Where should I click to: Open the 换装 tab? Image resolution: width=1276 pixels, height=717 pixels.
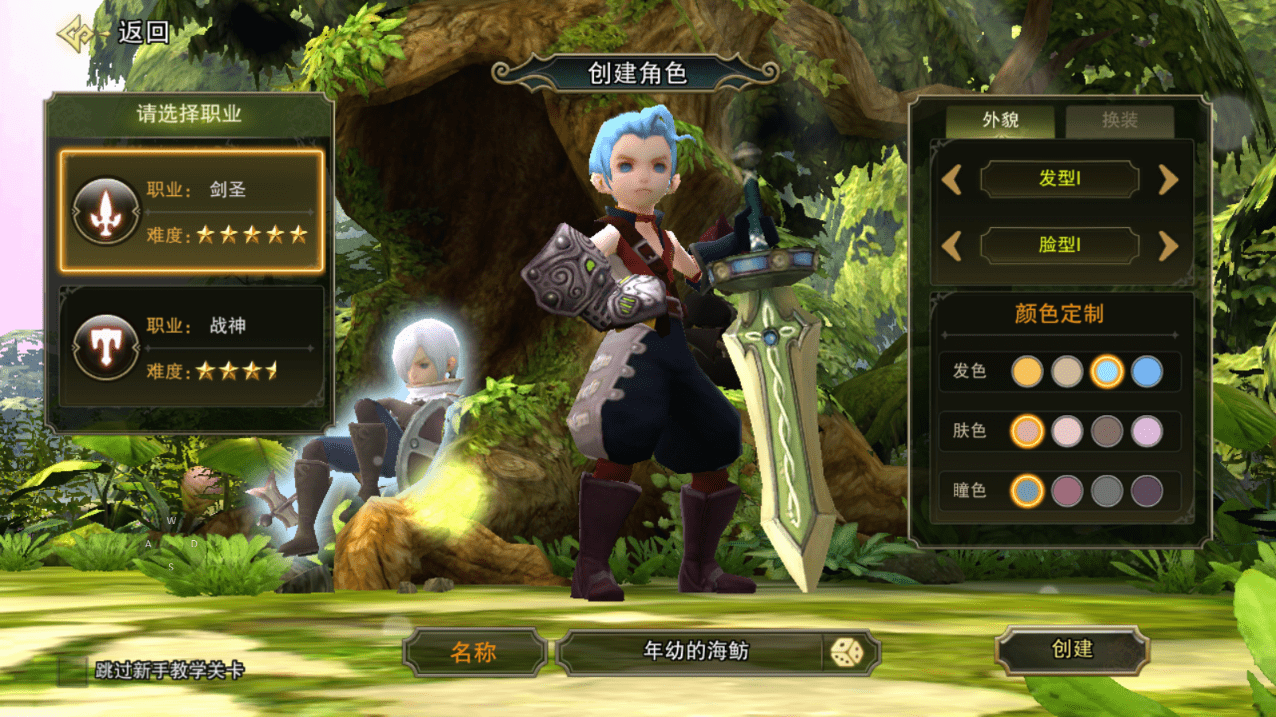click(1119, 121)
